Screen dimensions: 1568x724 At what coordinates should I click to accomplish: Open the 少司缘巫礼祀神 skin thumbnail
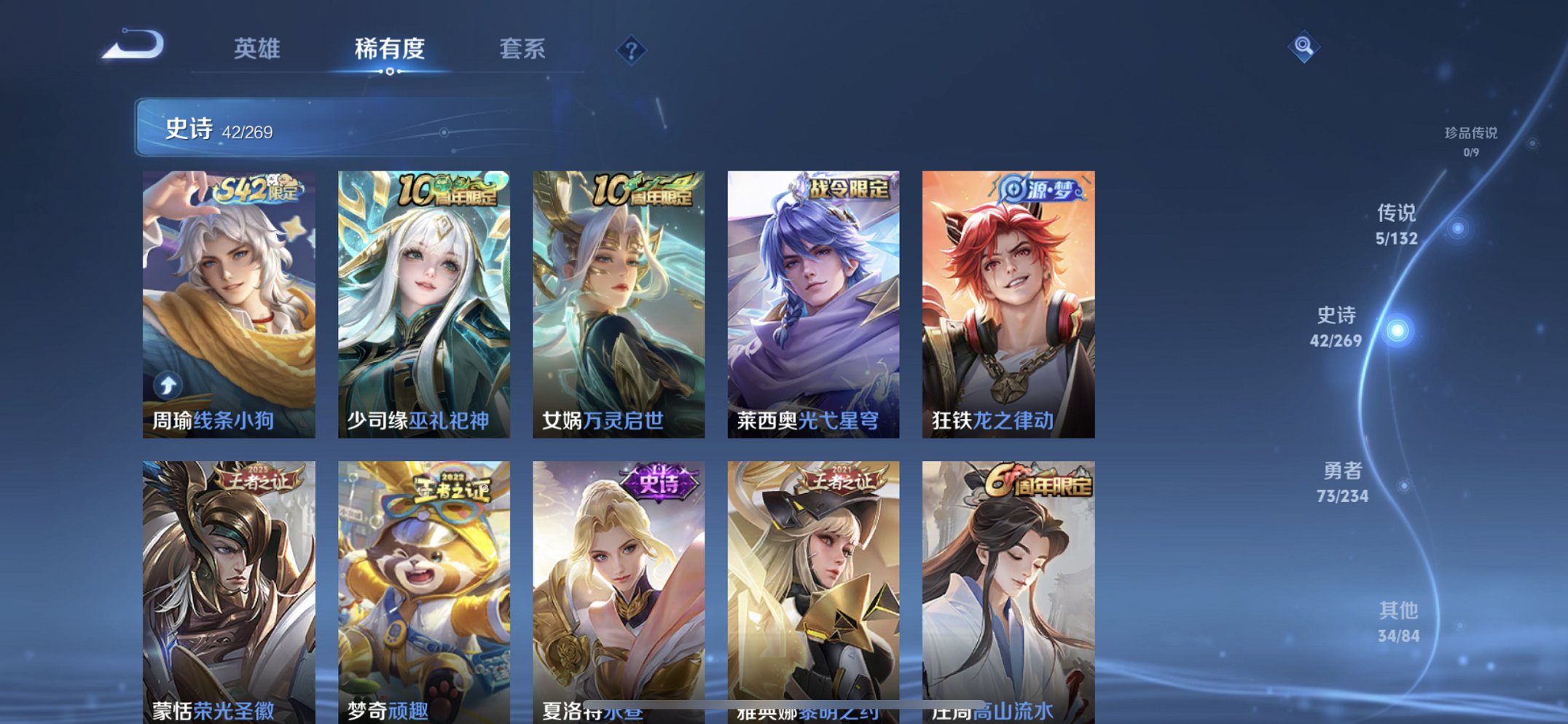(423, 299)
